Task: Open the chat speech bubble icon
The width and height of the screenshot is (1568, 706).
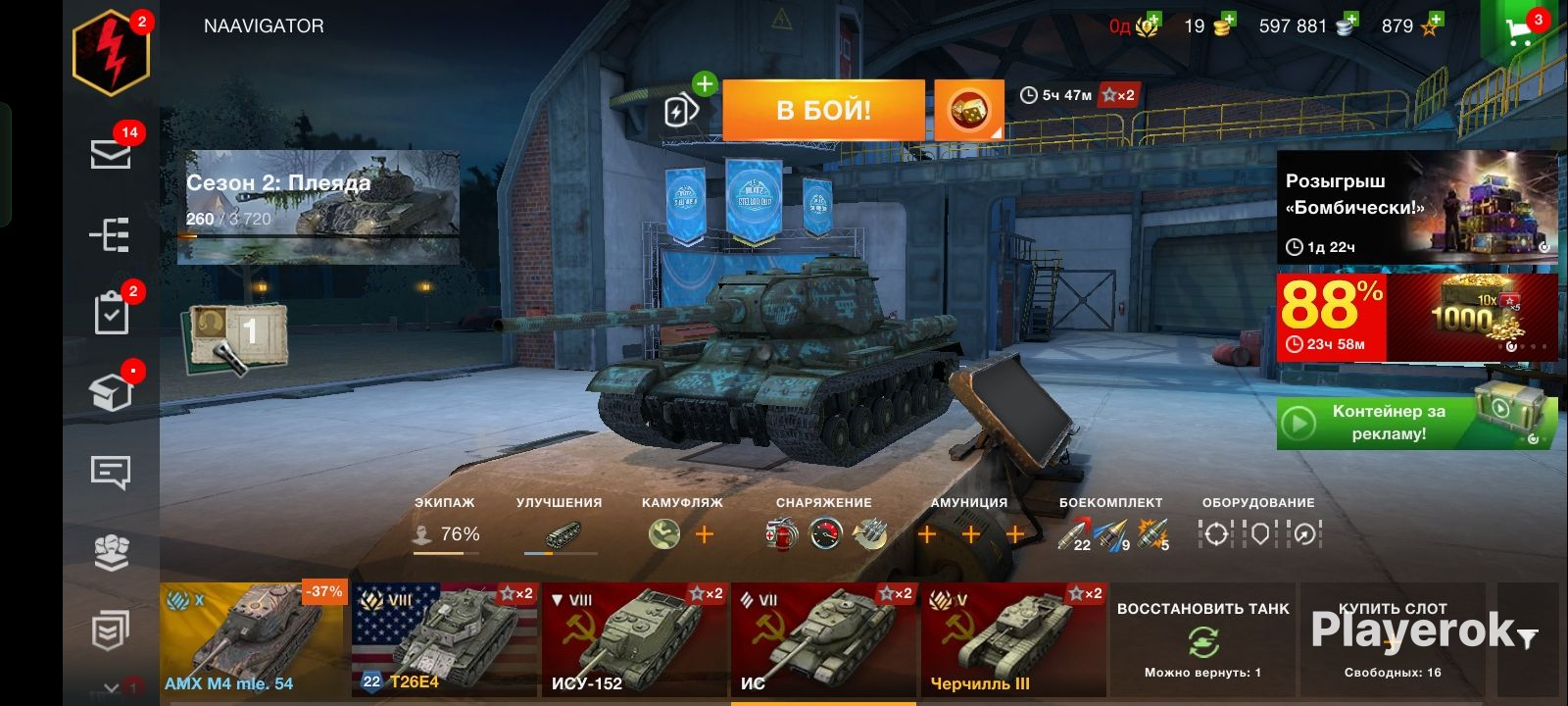Action: (111, 473)
